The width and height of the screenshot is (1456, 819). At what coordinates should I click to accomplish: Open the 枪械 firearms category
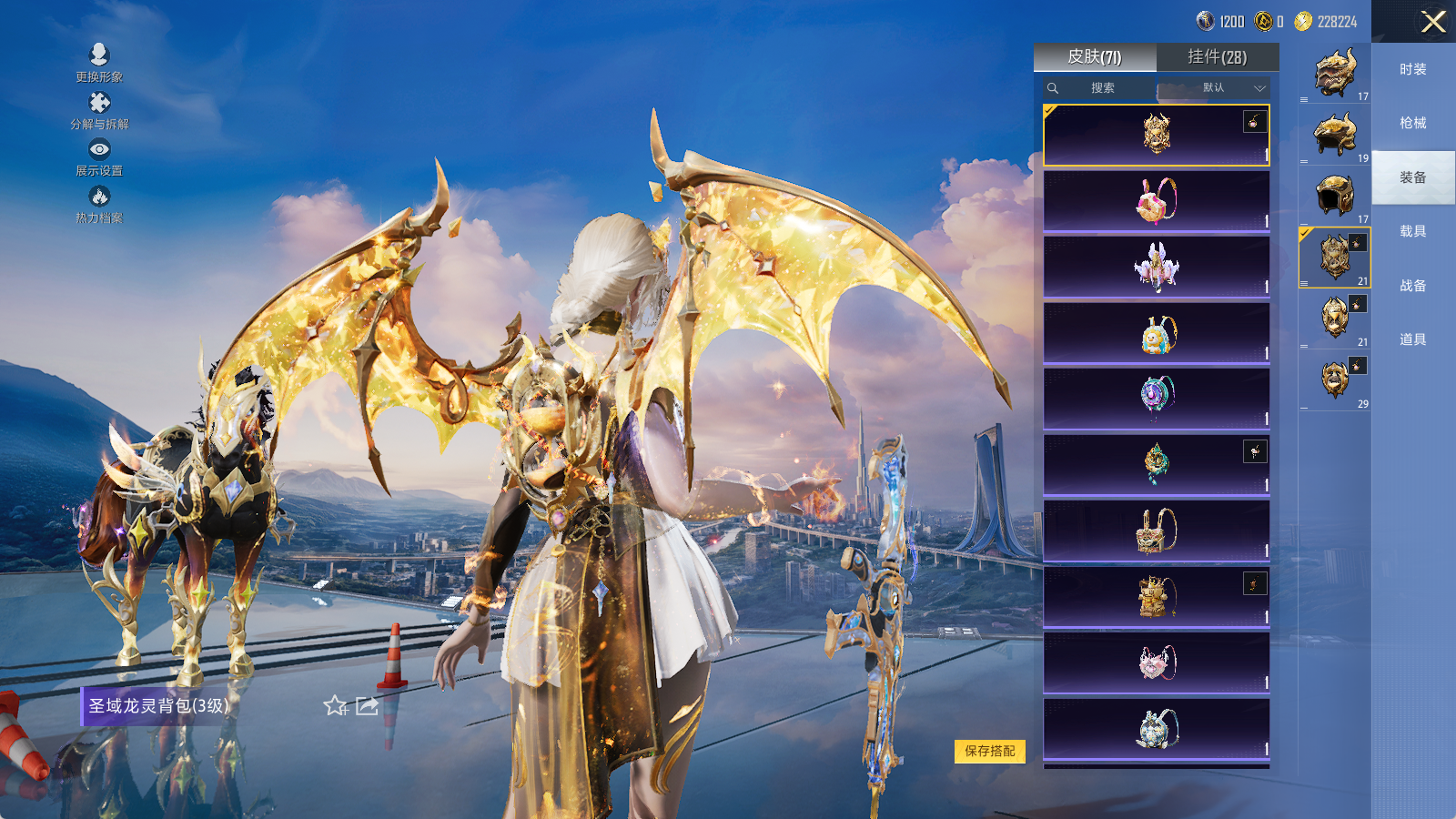click(x=1412, y=123)
